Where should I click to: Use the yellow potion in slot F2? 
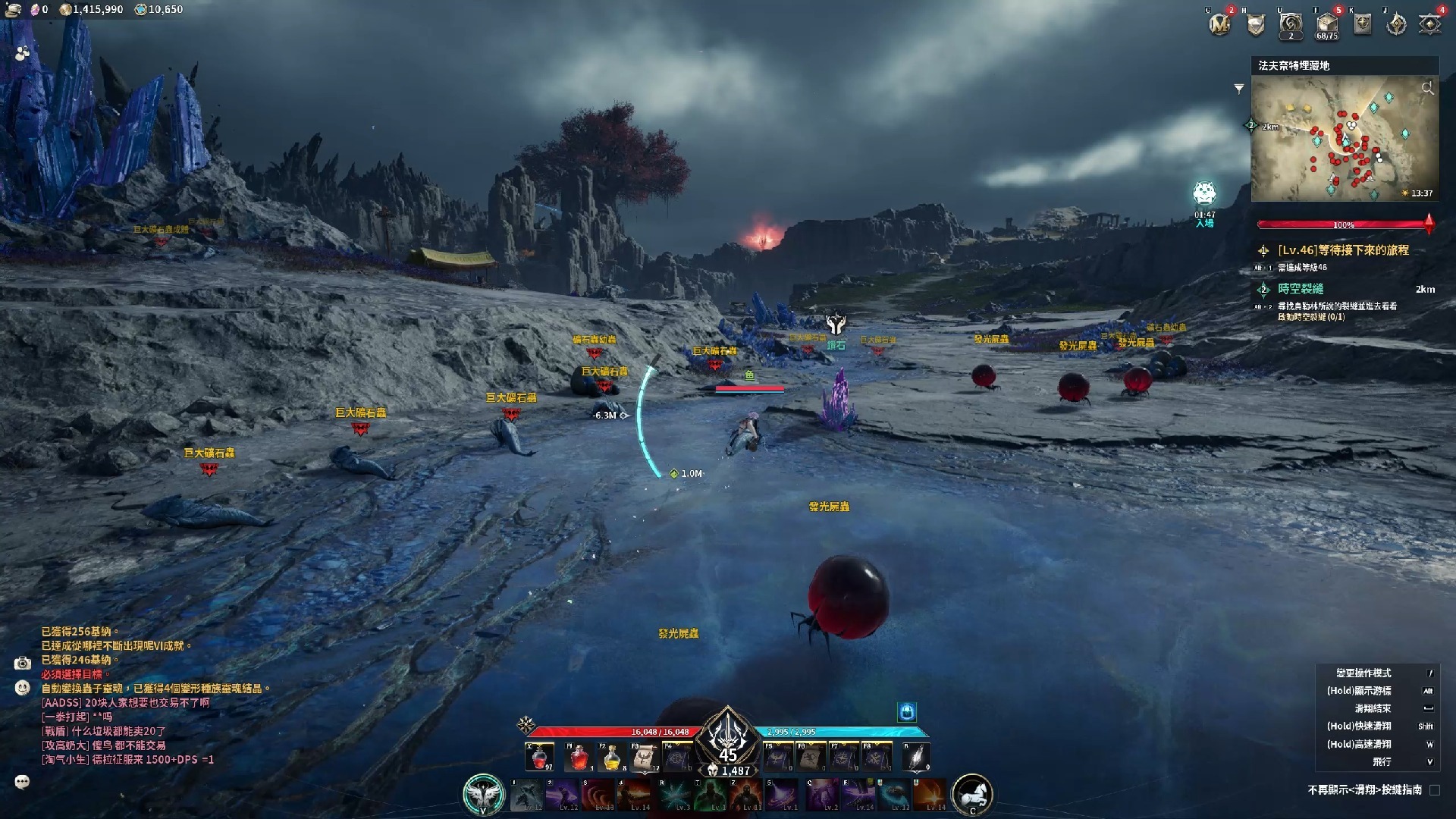tap(611, 757)
